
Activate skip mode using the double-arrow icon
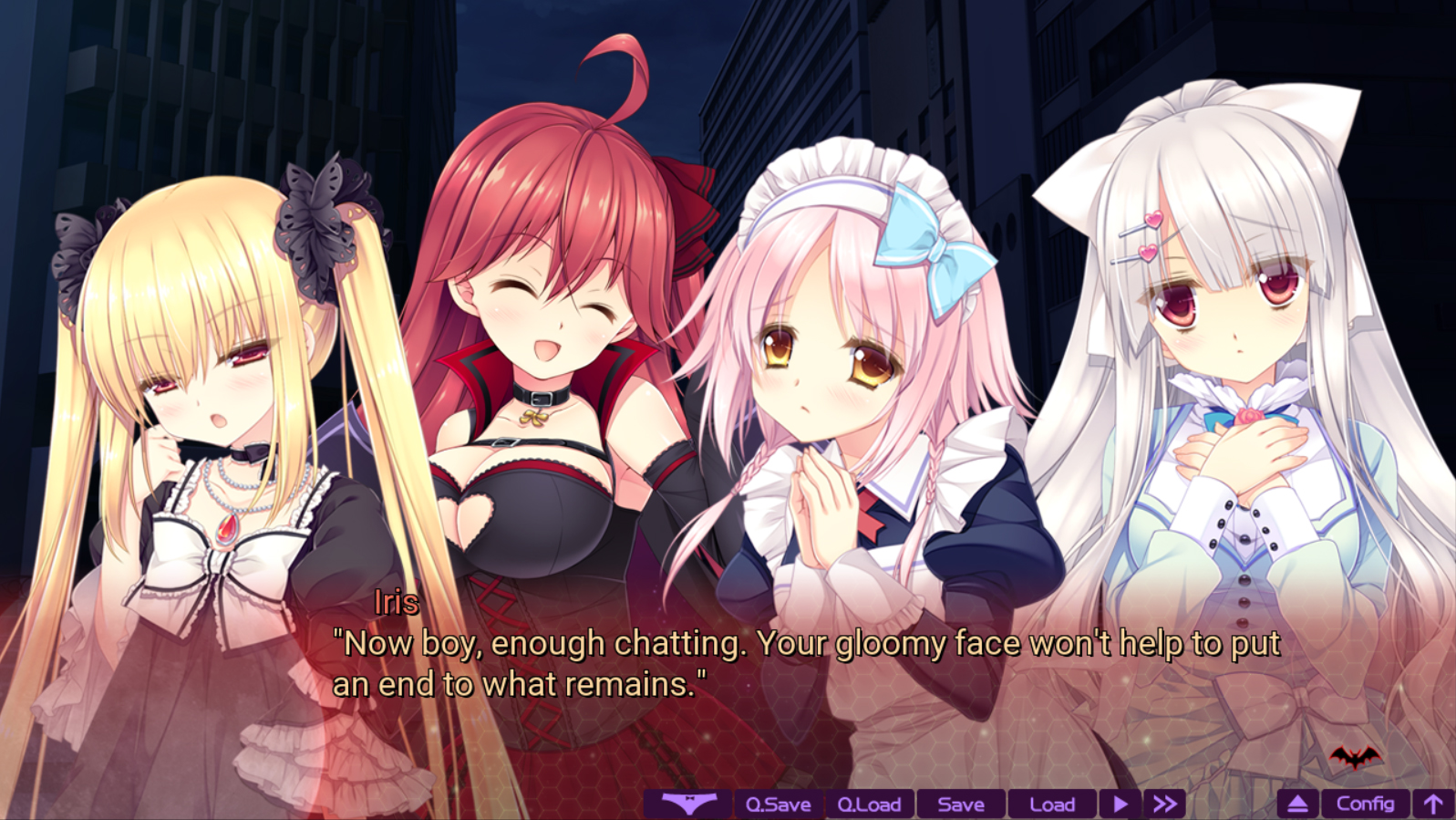pyautogui.click(x=1164, y=804)
